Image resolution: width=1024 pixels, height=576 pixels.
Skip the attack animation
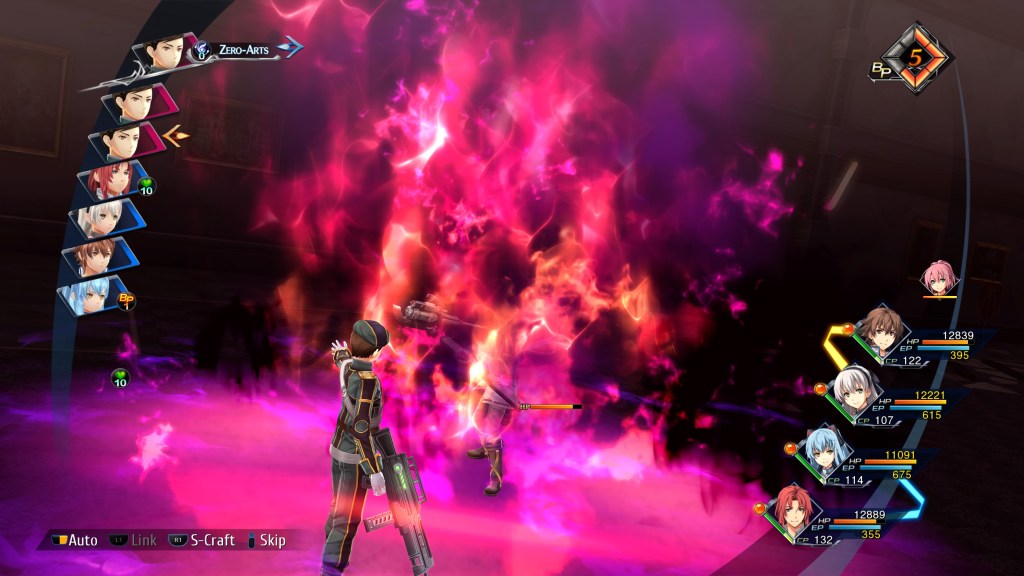click(263, 540)
